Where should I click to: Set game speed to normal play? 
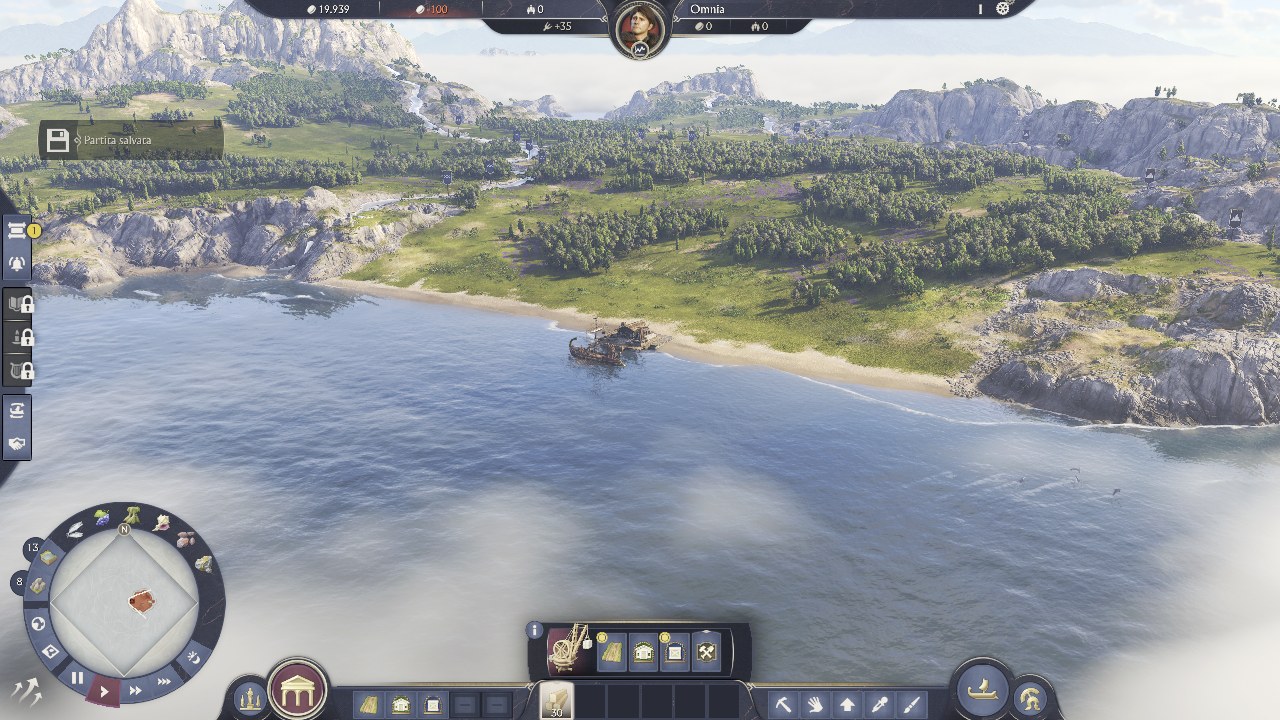coord(104,691)
